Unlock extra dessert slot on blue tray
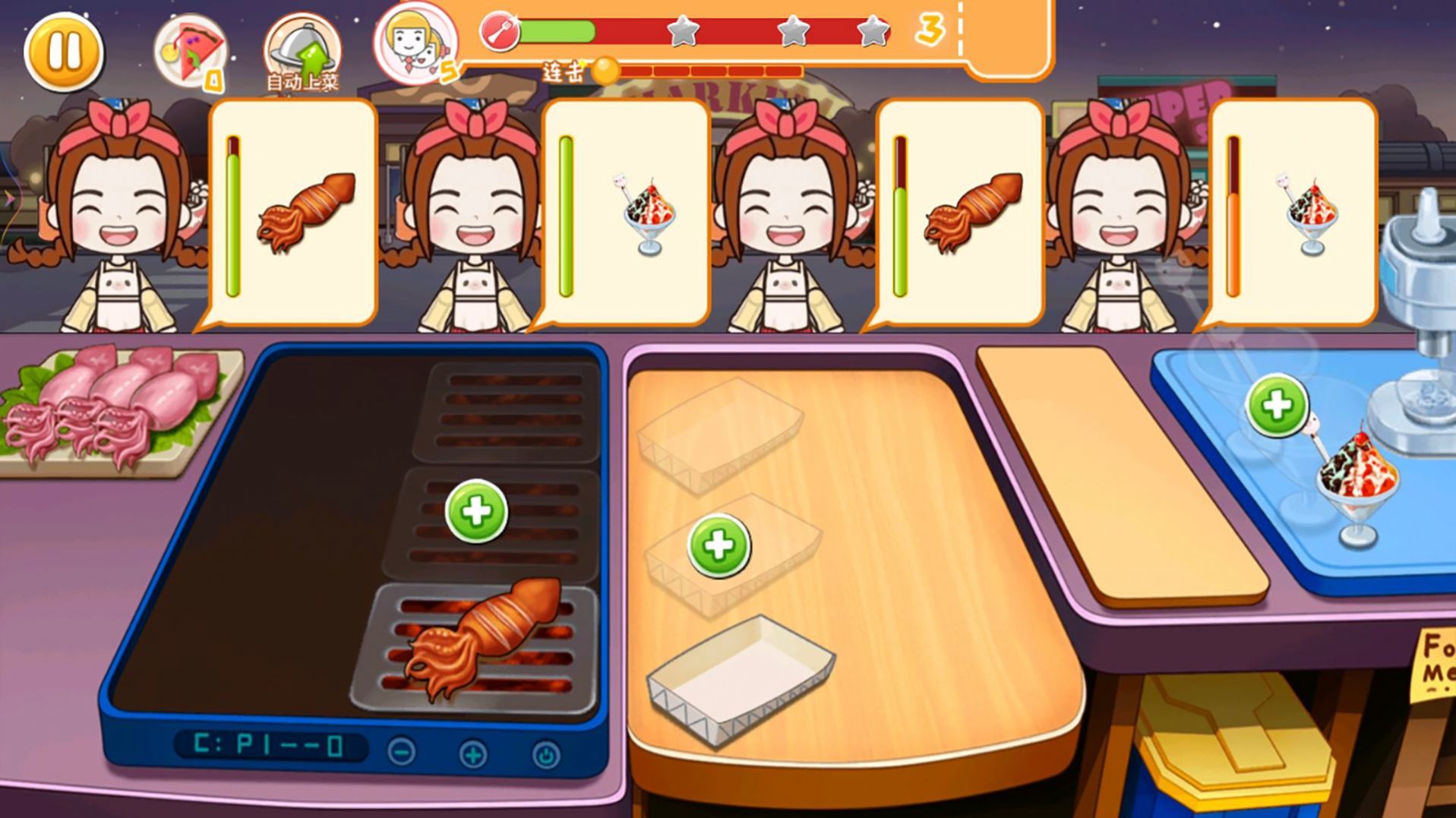 tap(1277, 406)
